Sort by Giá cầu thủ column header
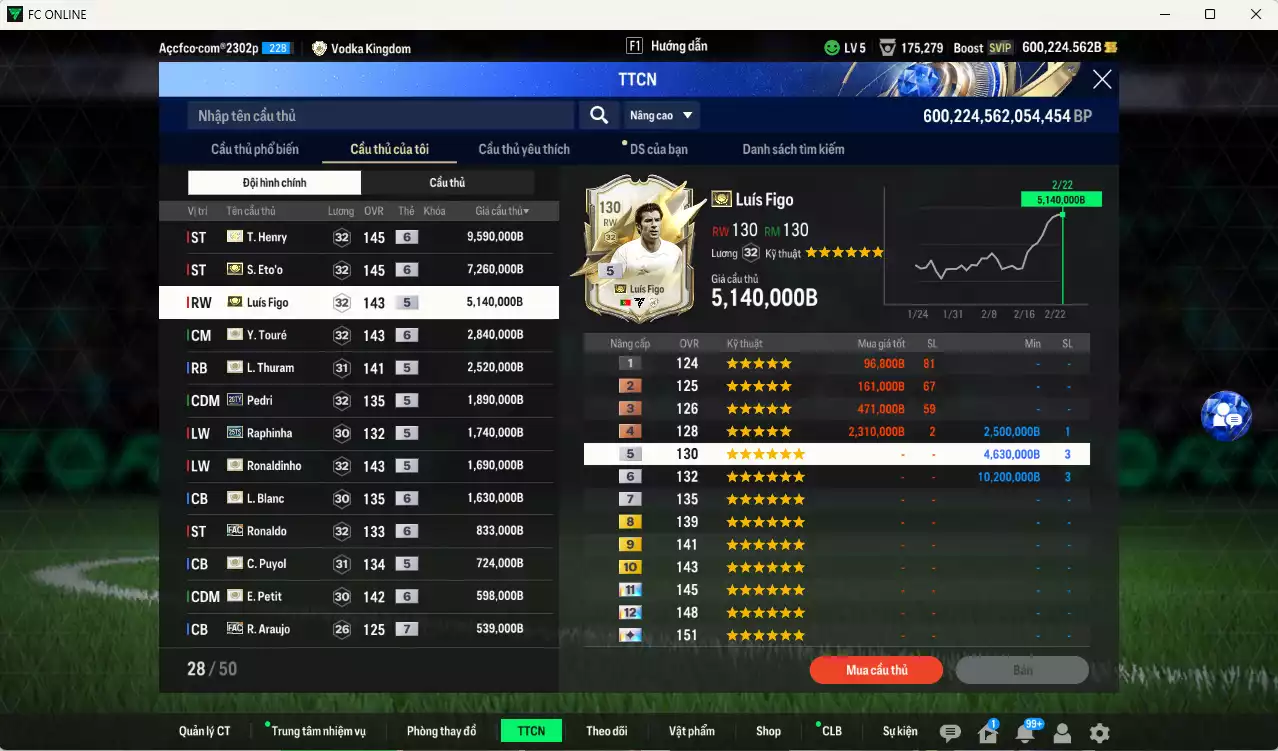This screenshot has width=1278, height=751. pyautogui.click(x=502, y=211)
